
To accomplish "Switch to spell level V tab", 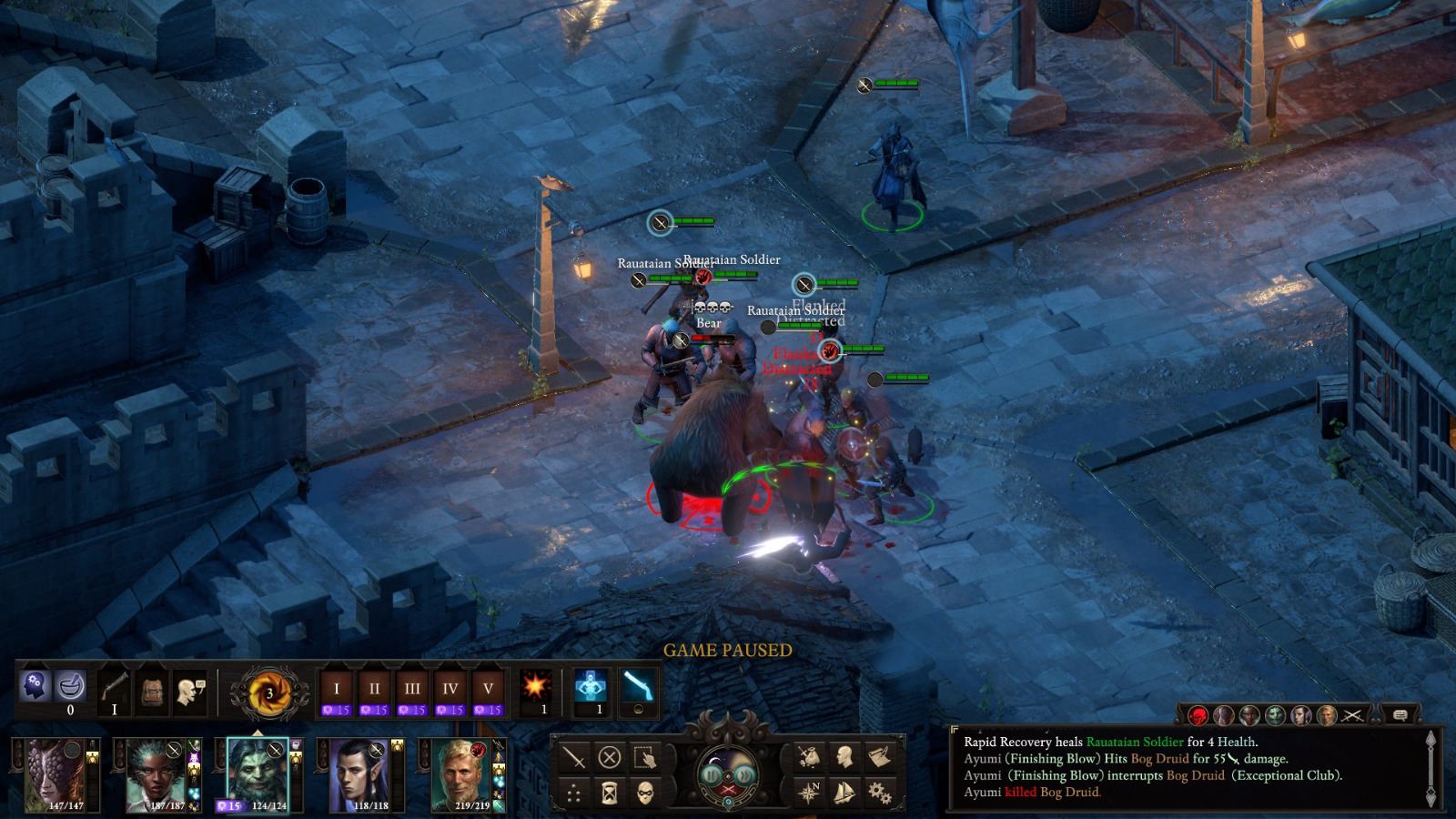I will tap(487, 689).
